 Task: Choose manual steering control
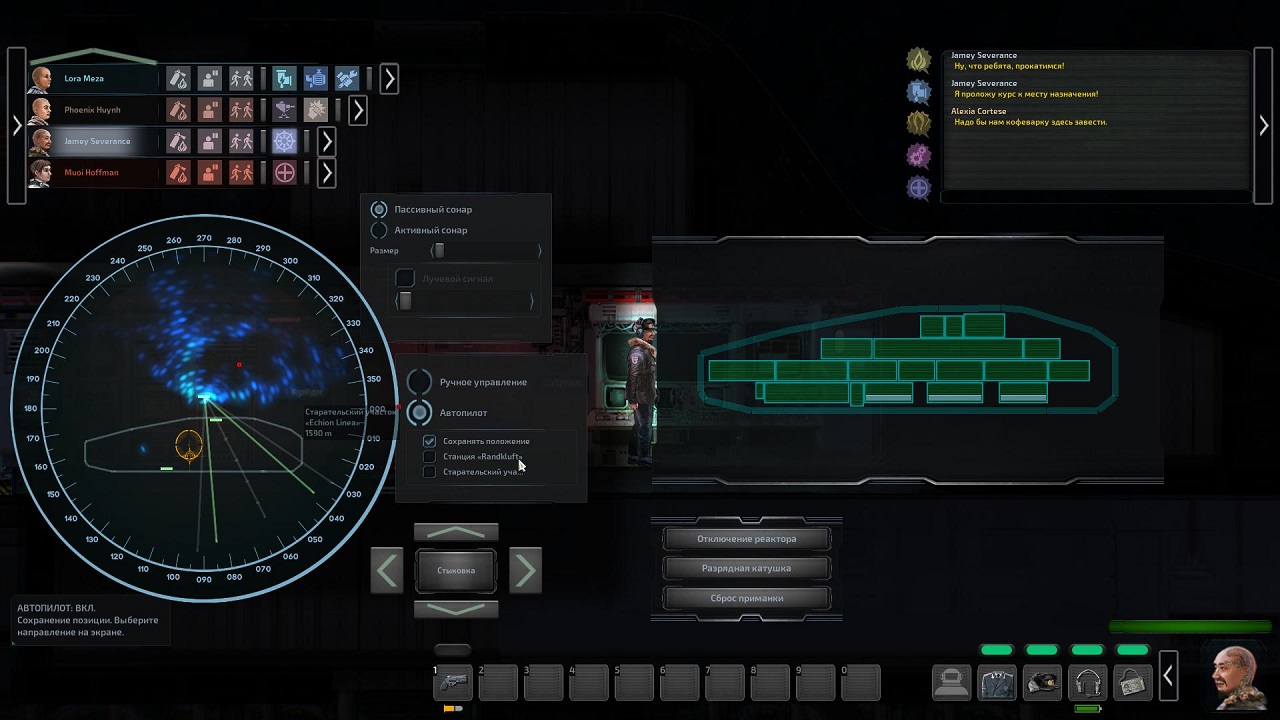[x=420, y=382]
